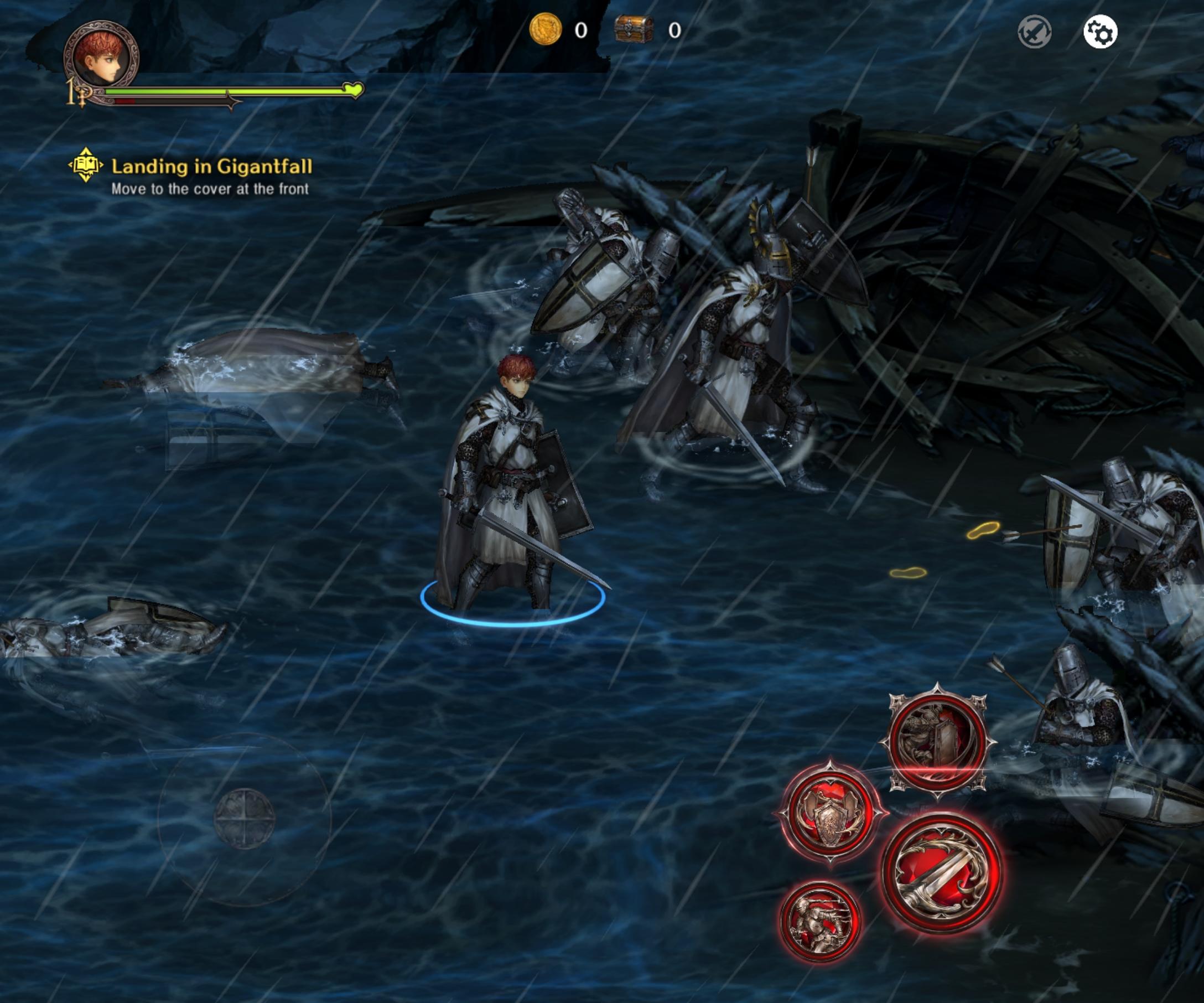Click the gold coin counter icon
Viewport: 1204px width, 1003px height.
[545, 29]
